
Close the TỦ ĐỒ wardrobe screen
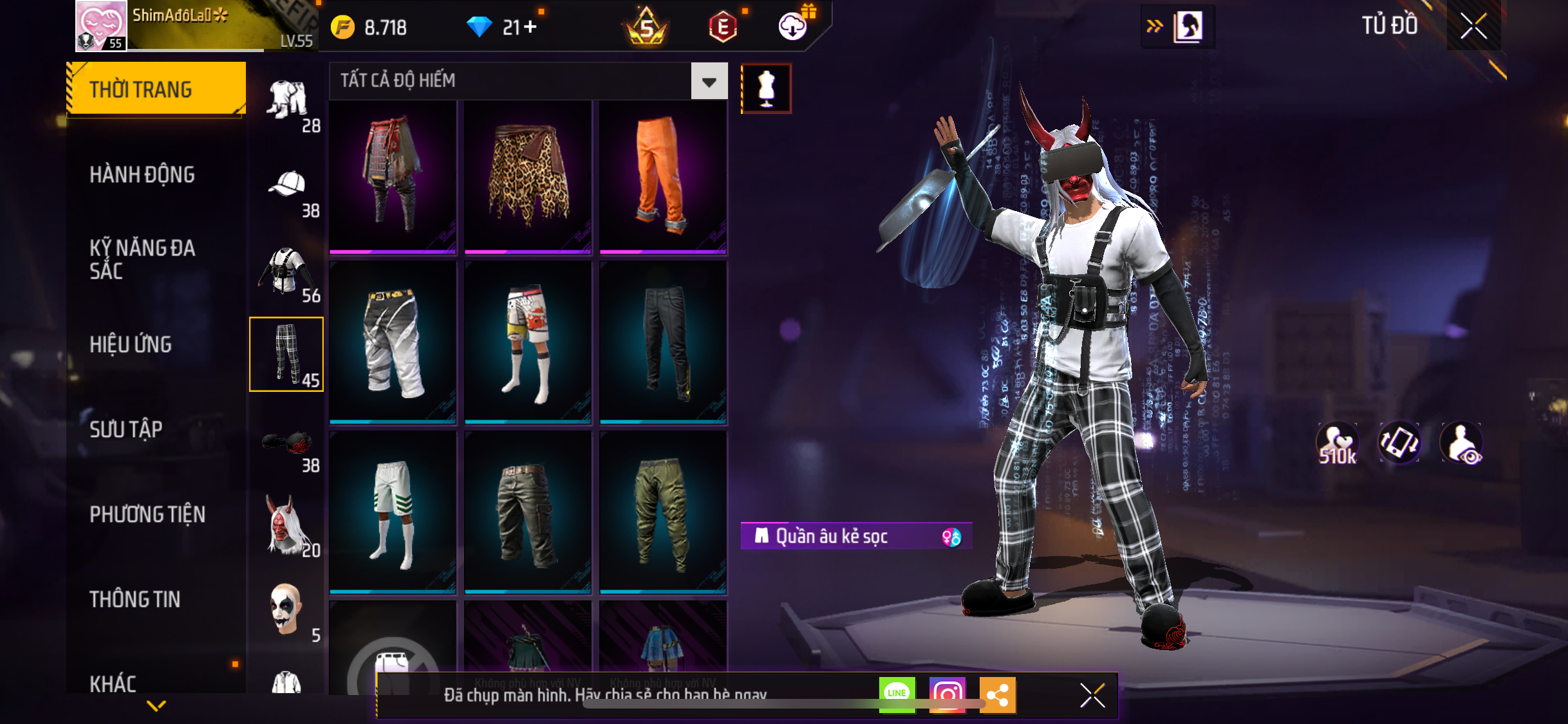(x=1473, y=26)
